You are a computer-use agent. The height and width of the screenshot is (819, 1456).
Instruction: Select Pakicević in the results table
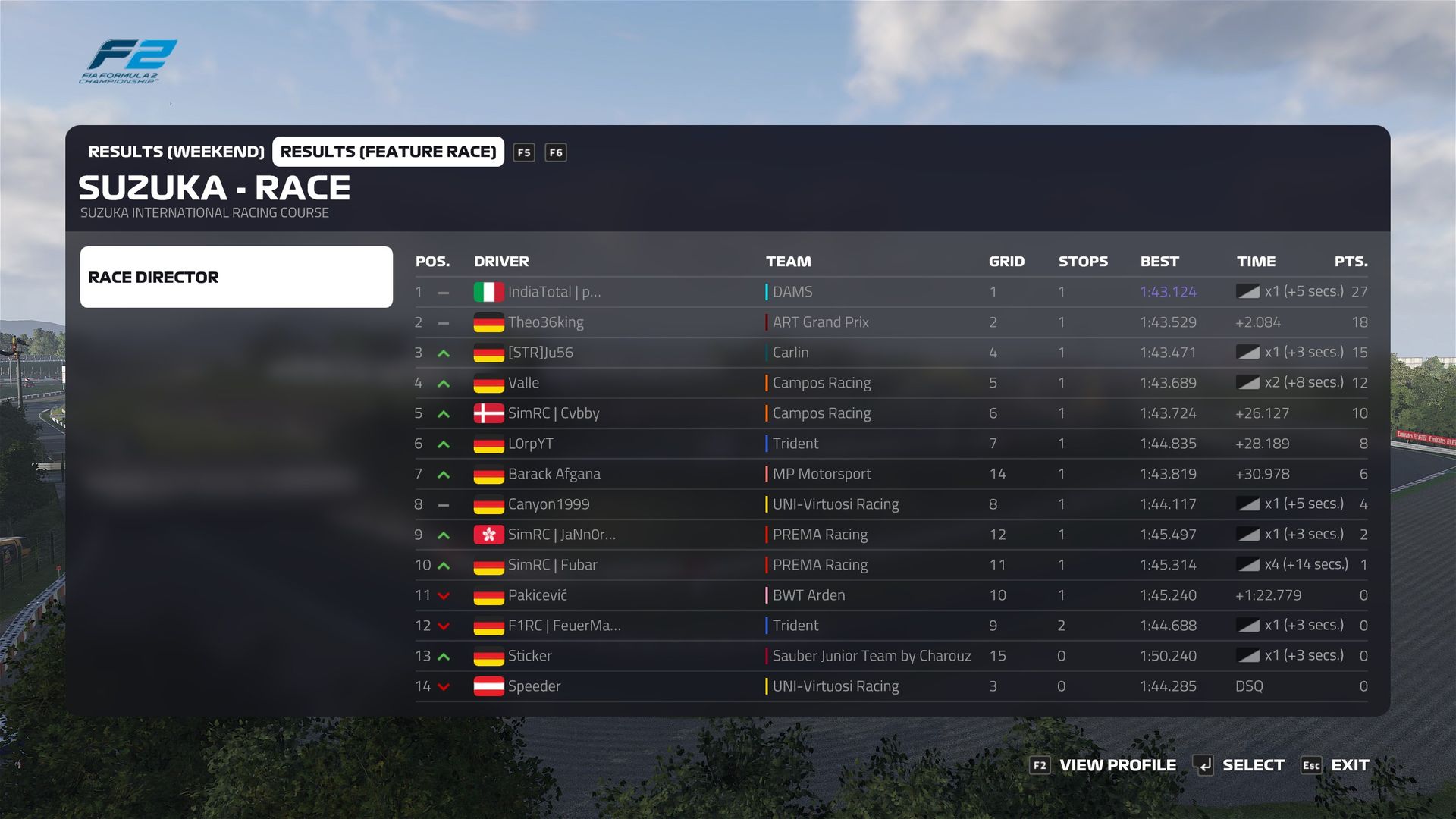538,595
